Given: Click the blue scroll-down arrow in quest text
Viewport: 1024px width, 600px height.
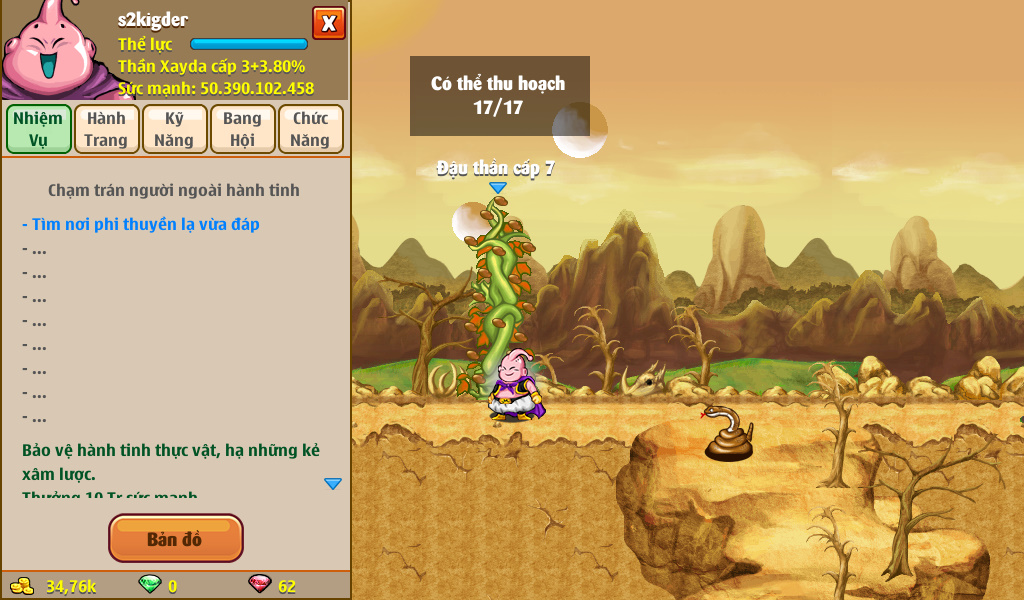Looking at the screenshot, I should click(333, 483).
